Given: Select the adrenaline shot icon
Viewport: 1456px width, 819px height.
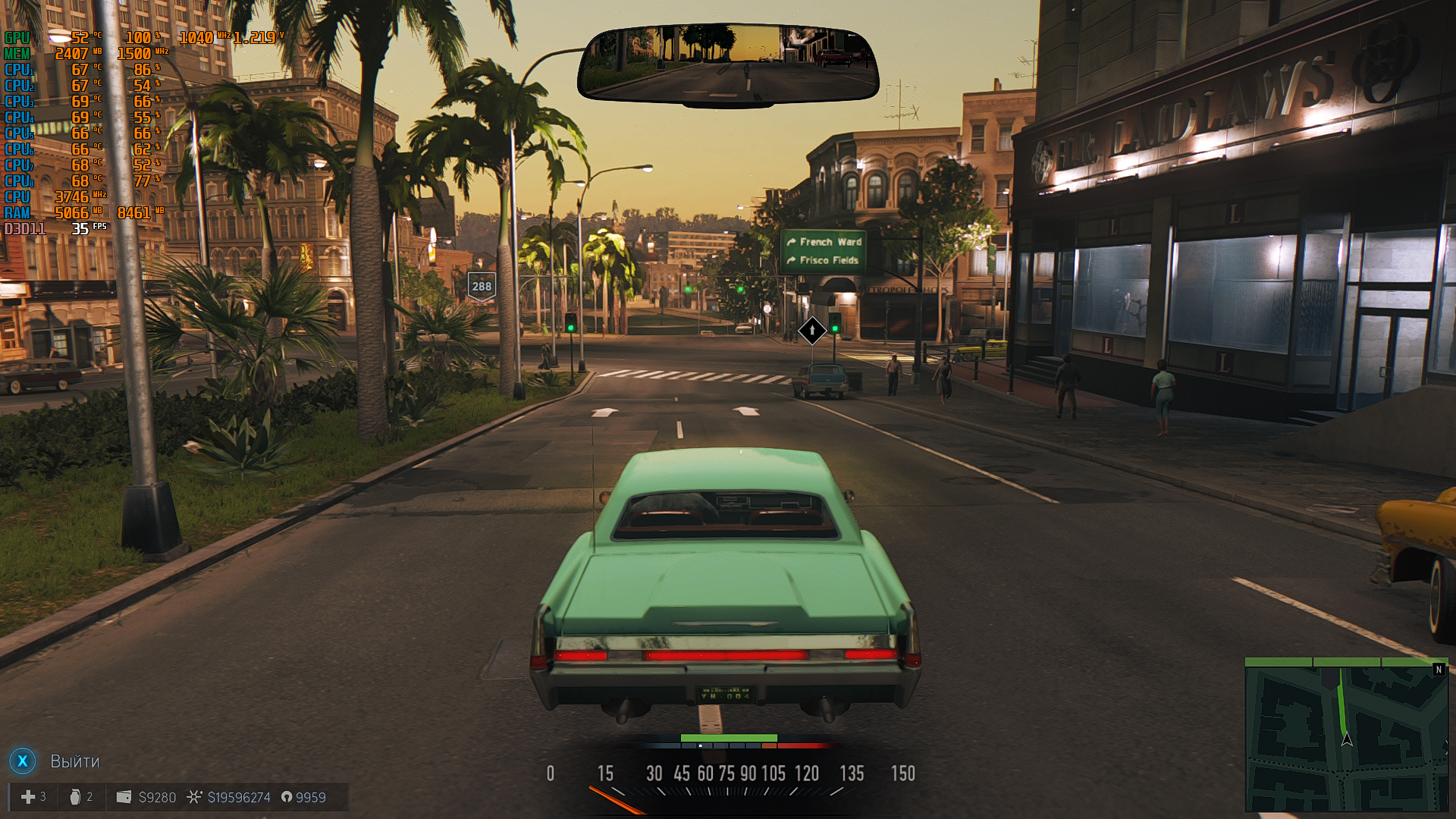Looking at the screenshot, I should click(x=75, y=797).
